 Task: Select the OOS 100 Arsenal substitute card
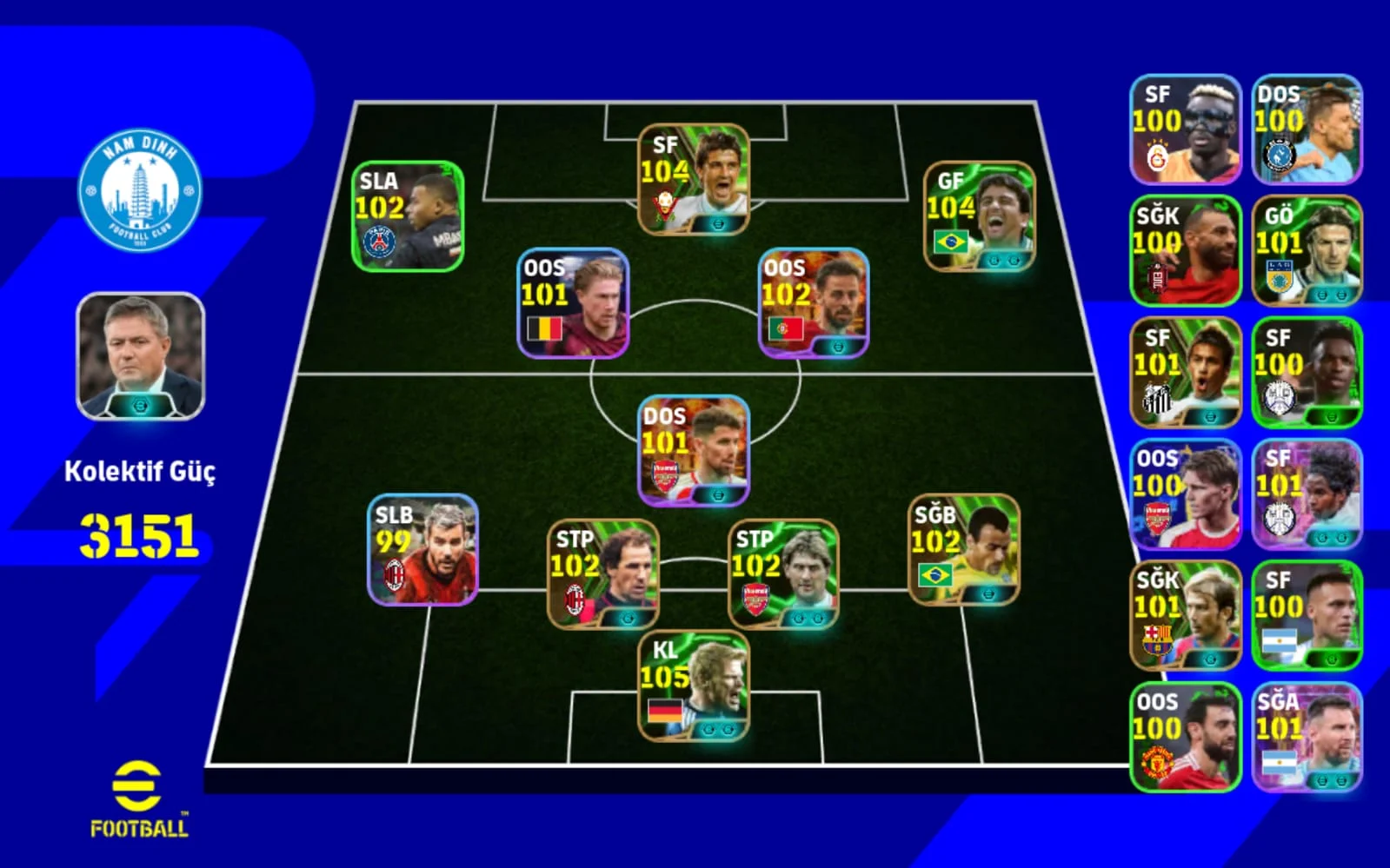(1185, 494)
